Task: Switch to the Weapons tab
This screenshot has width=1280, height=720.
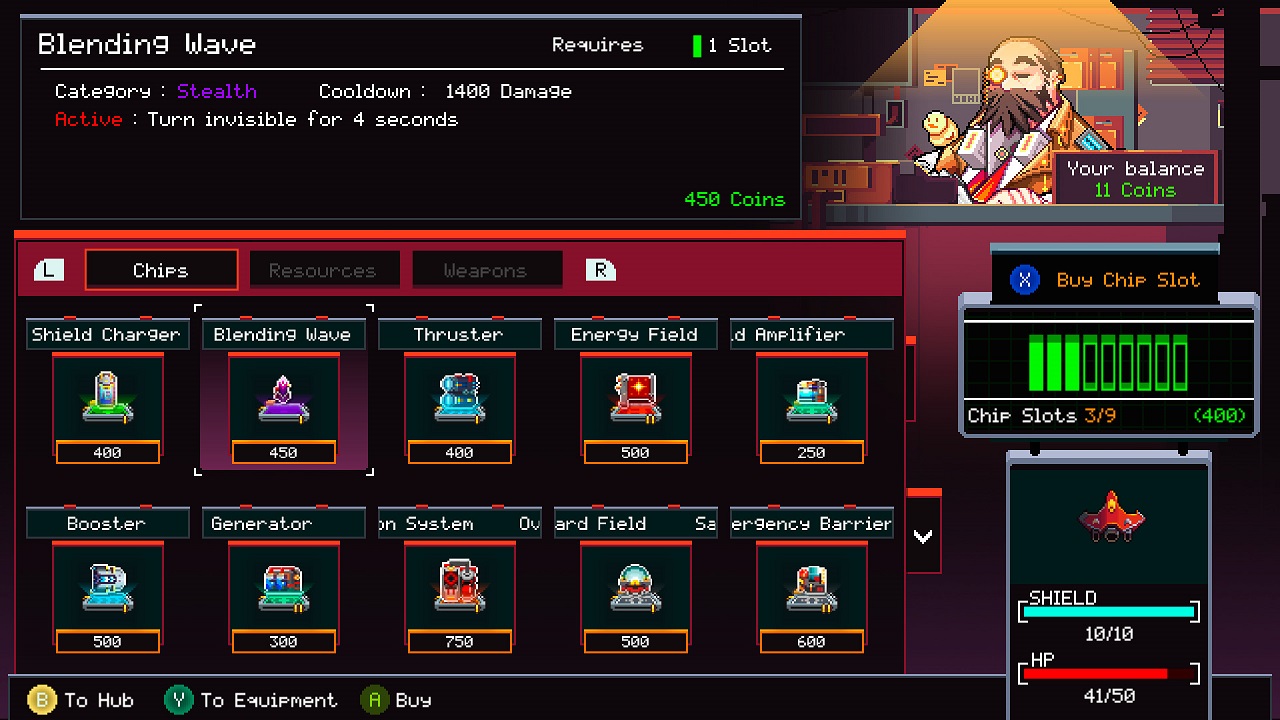Action: (487, 269)
